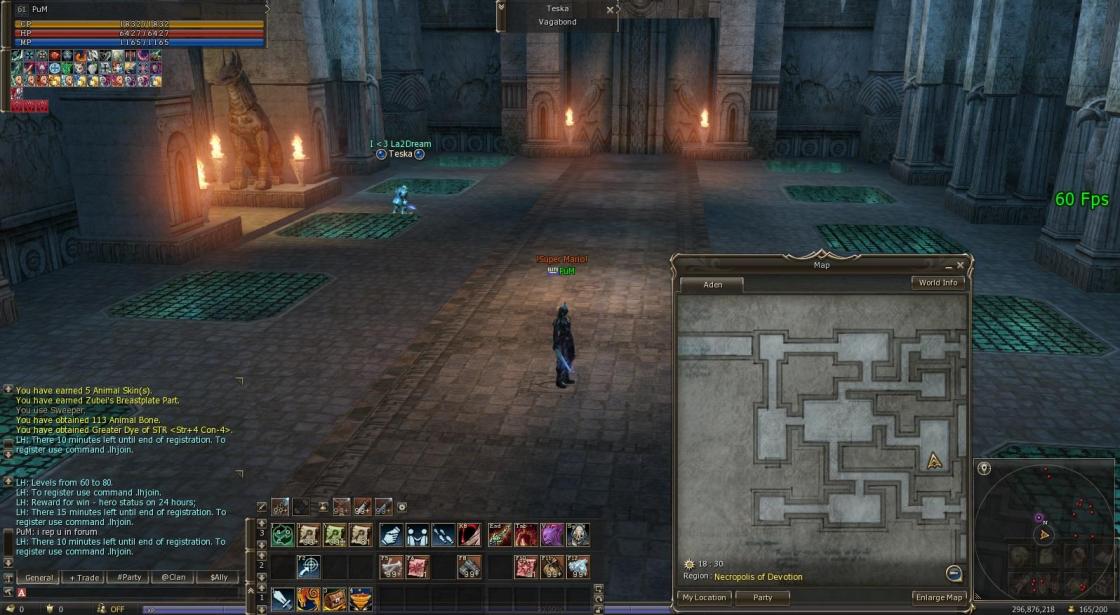Minimize the Map window
This screenshot has width=1120, height=615.
click(948, 266)
